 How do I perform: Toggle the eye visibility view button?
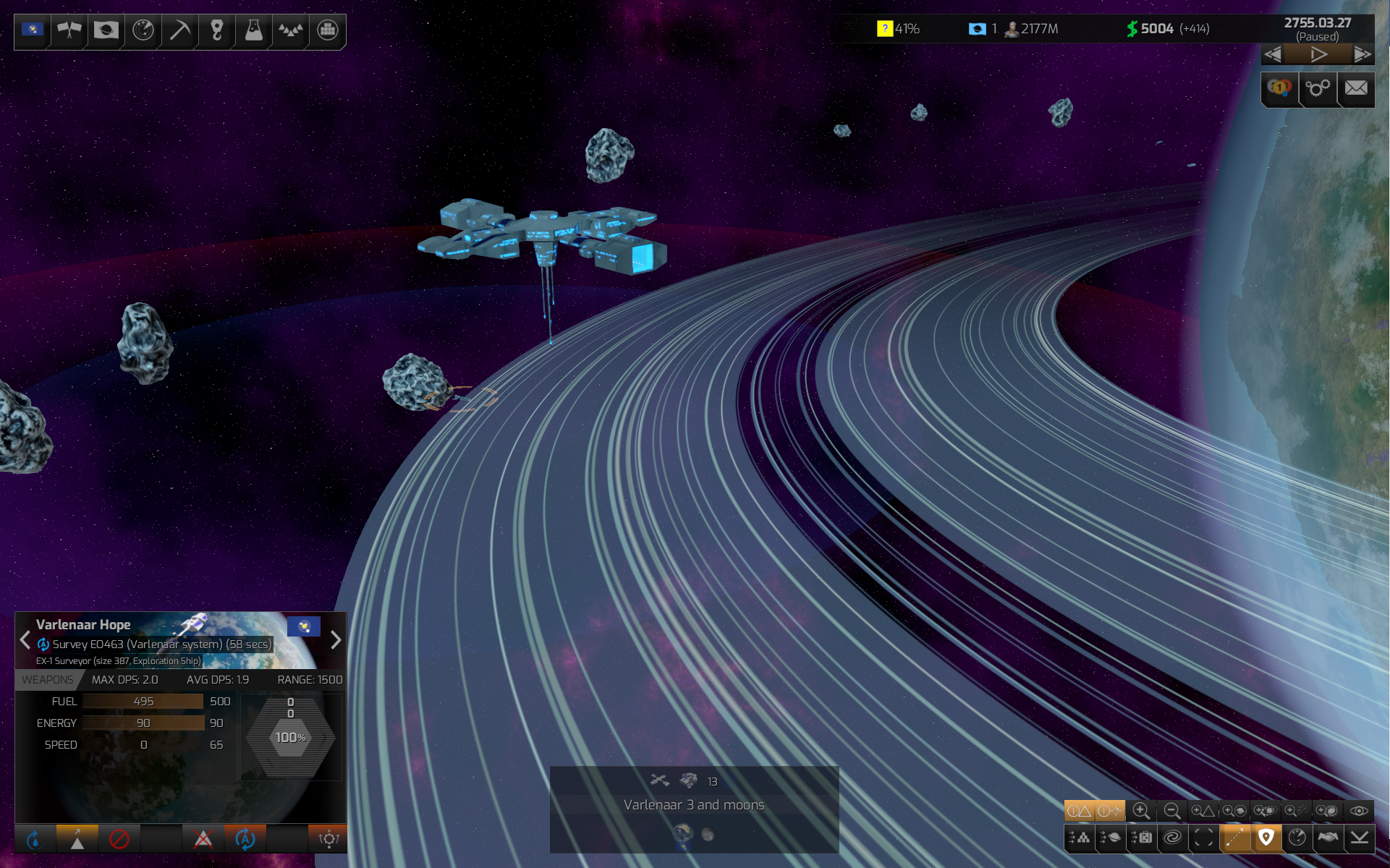pyautogui.click(x=1359, y=811)
